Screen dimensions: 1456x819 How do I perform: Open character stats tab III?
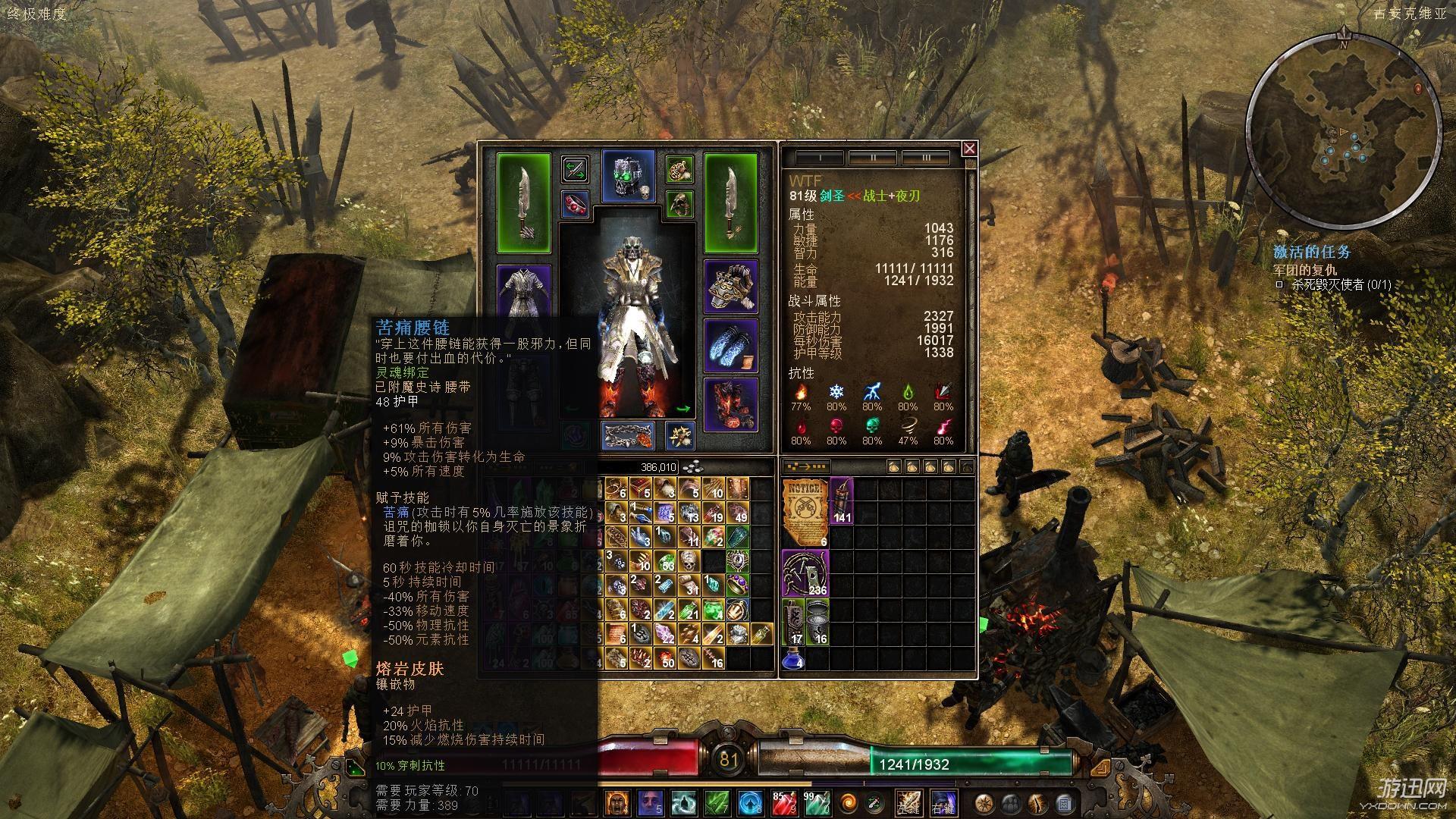pos(926,158)
